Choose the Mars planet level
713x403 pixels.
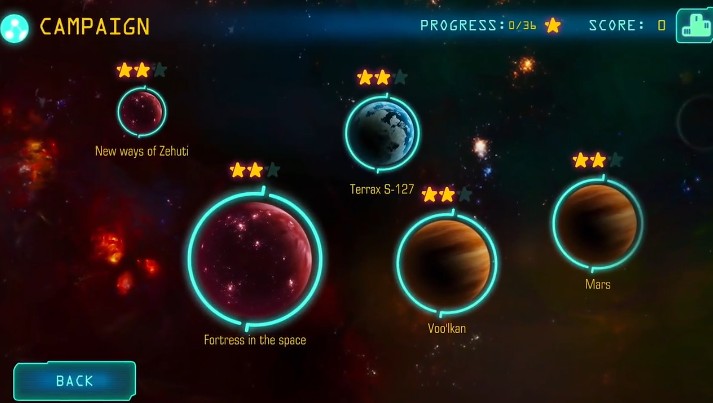(x=597, y=224)
